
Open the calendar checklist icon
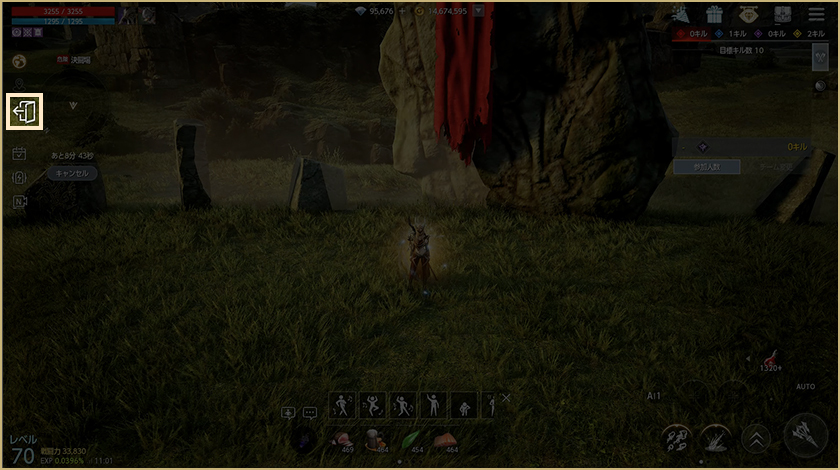[x=19, y=153]
